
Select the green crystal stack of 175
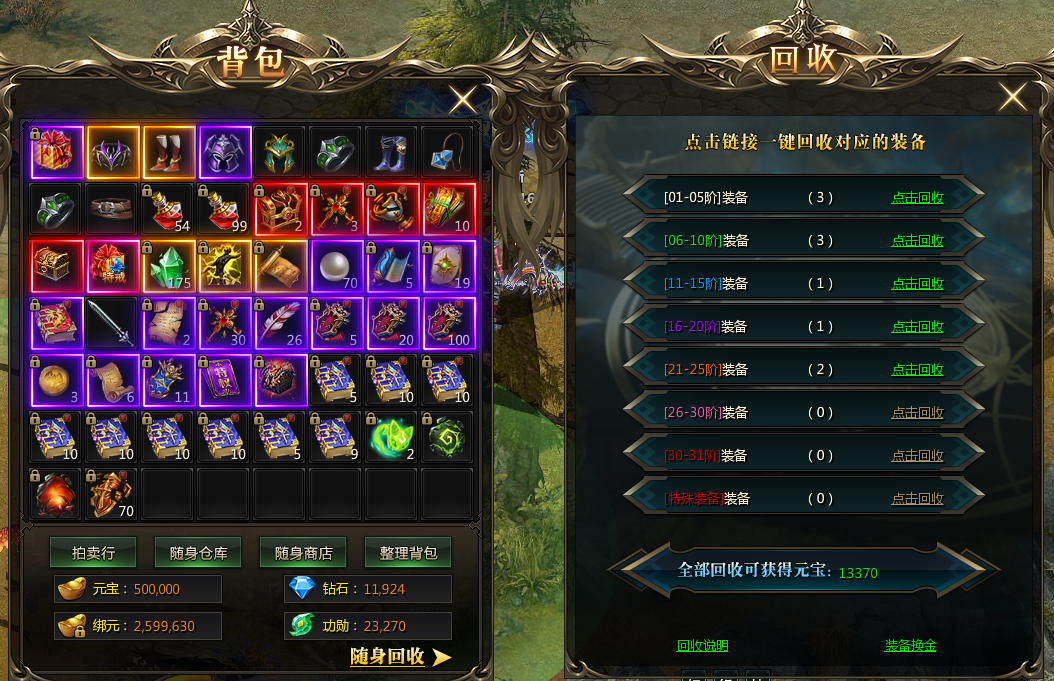point(169,266)
